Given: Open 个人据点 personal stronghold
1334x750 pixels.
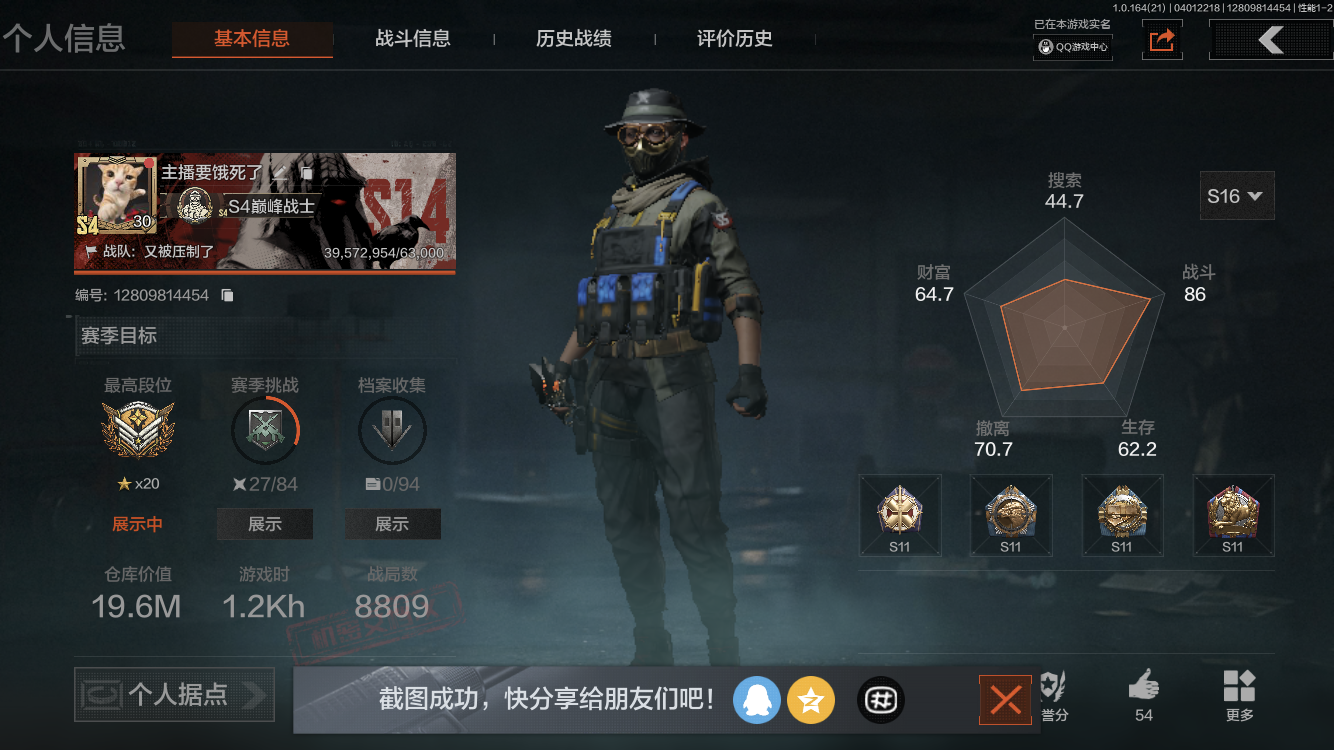Looking at the screenshot, I should 173,695.
